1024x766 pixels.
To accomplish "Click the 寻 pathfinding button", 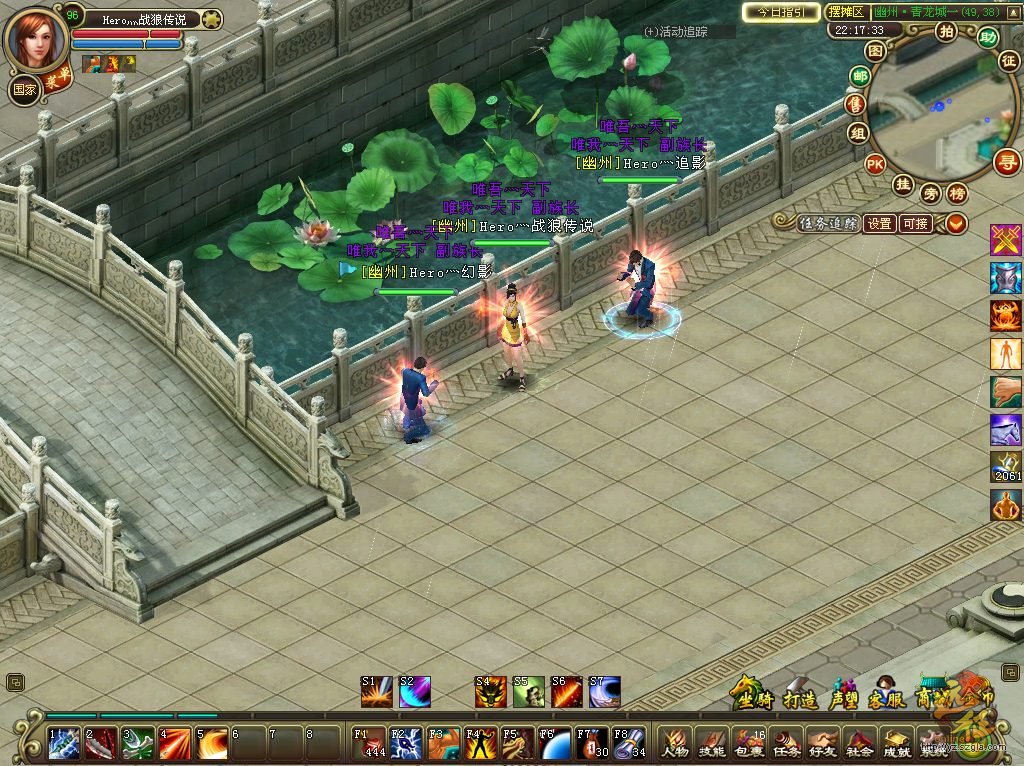I will point(1007,161).
